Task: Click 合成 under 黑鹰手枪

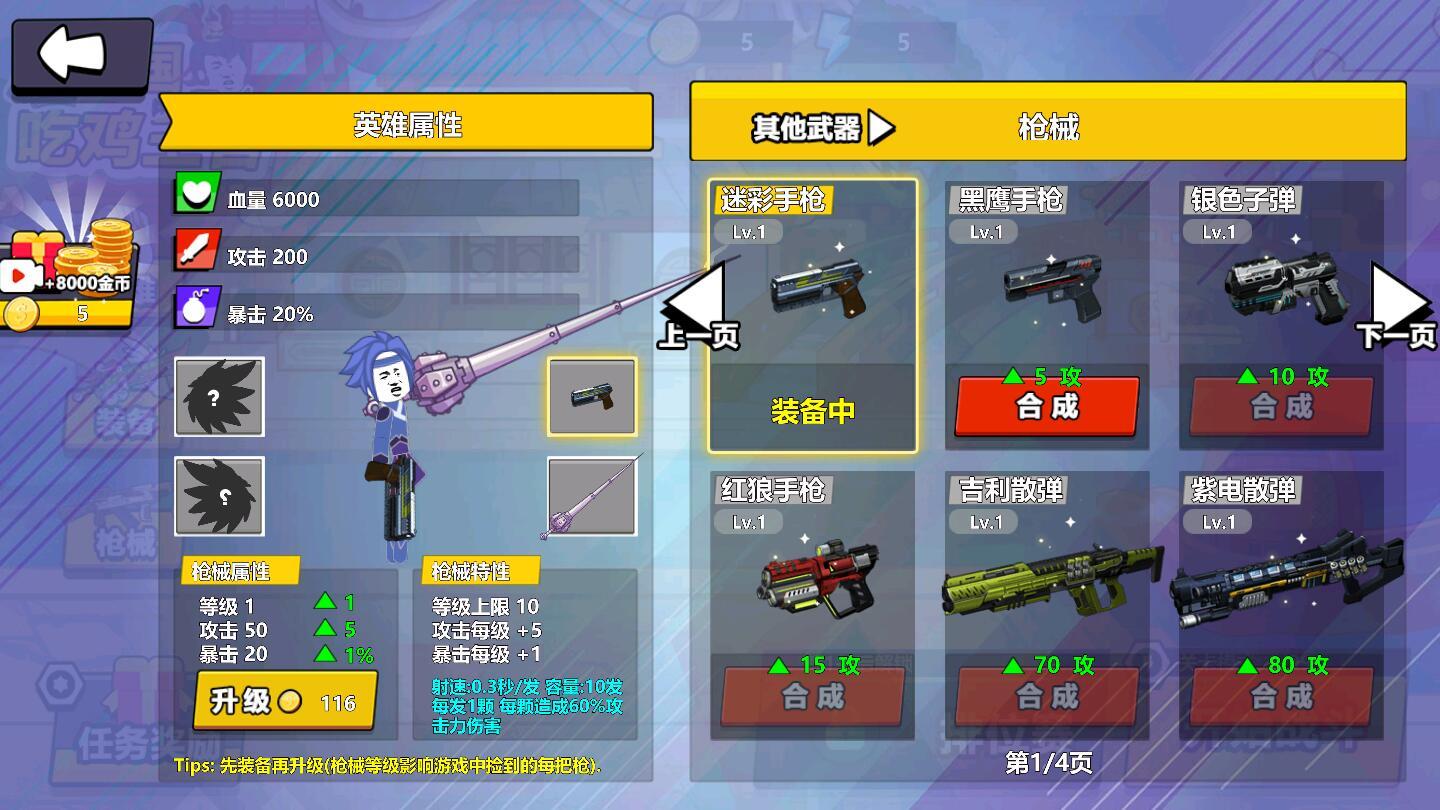Action: pyautogui.click(x=1046, y=405)
